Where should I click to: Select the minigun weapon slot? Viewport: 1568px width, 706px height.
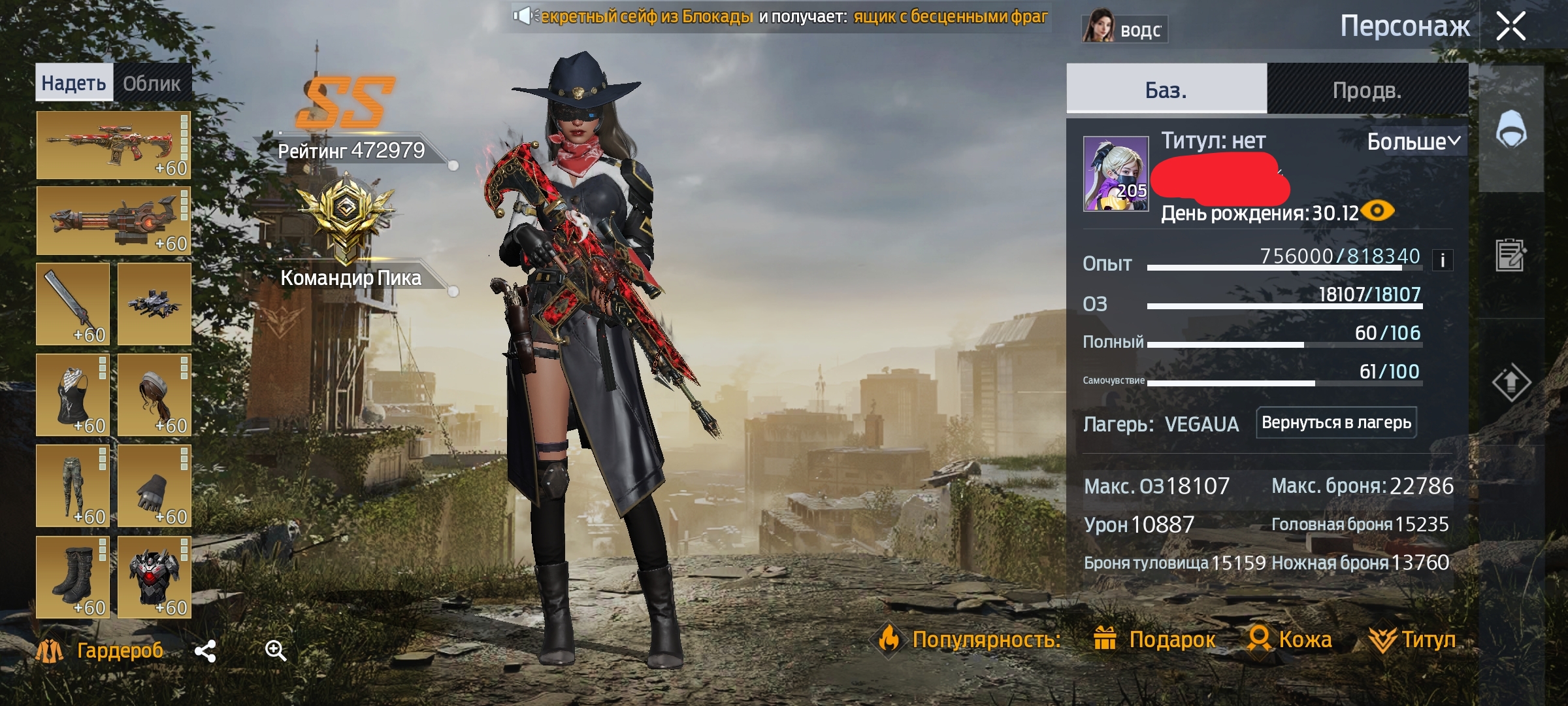click(x=113, y=220)
